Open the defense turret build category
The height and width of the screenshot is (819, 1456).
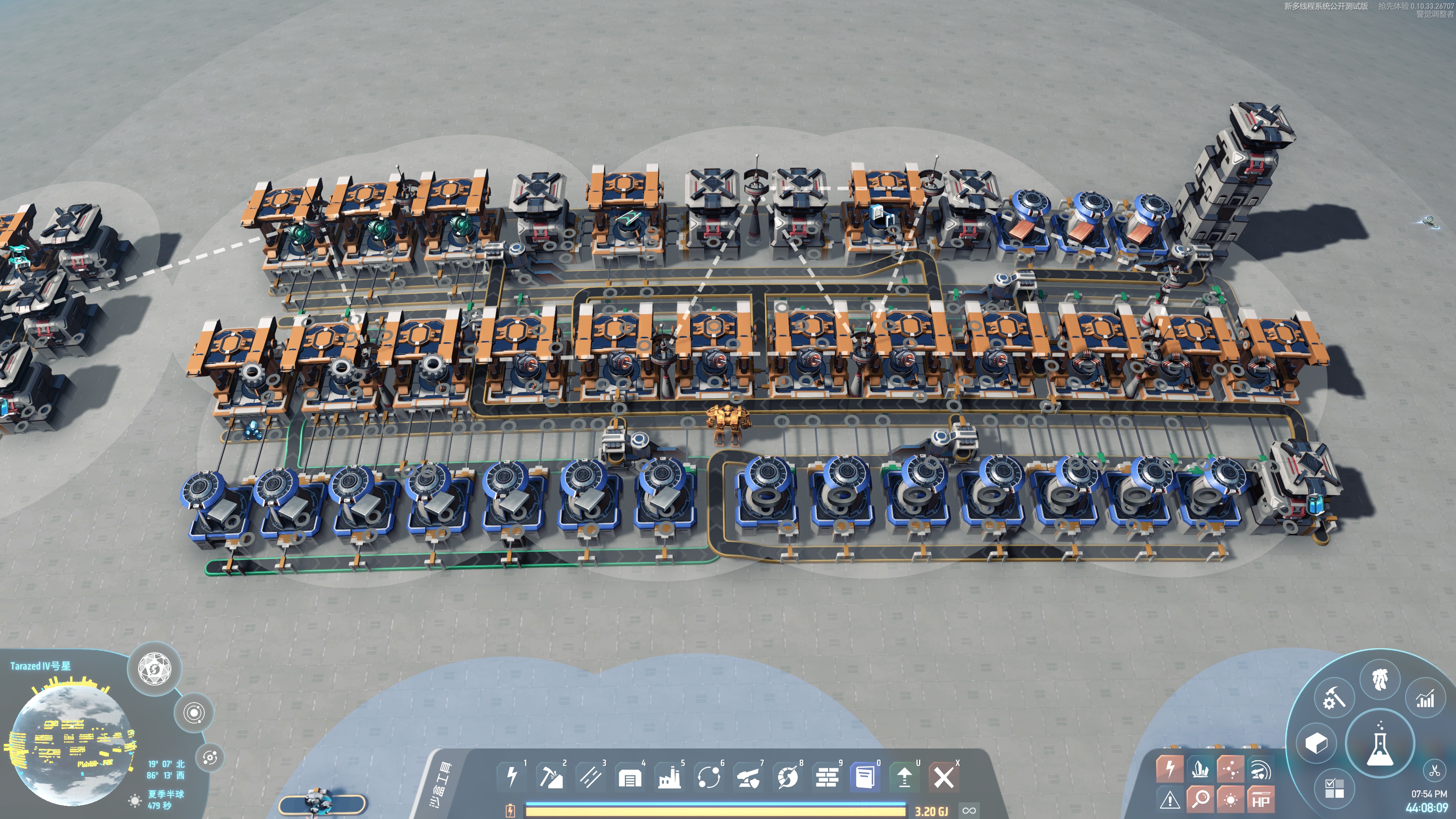[x=748, y=778]
